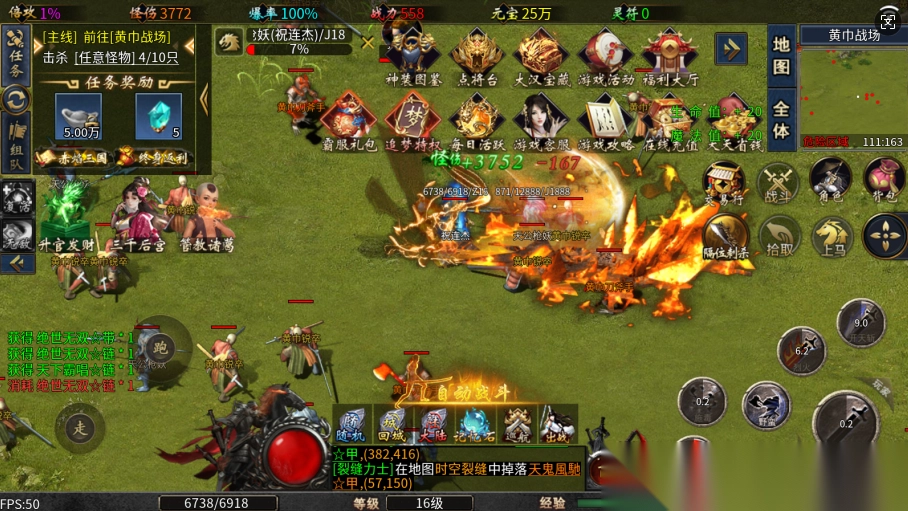Use the 回城 return-to-town item
The width and height of the screenshot is (908, 511).
point(391,423)
